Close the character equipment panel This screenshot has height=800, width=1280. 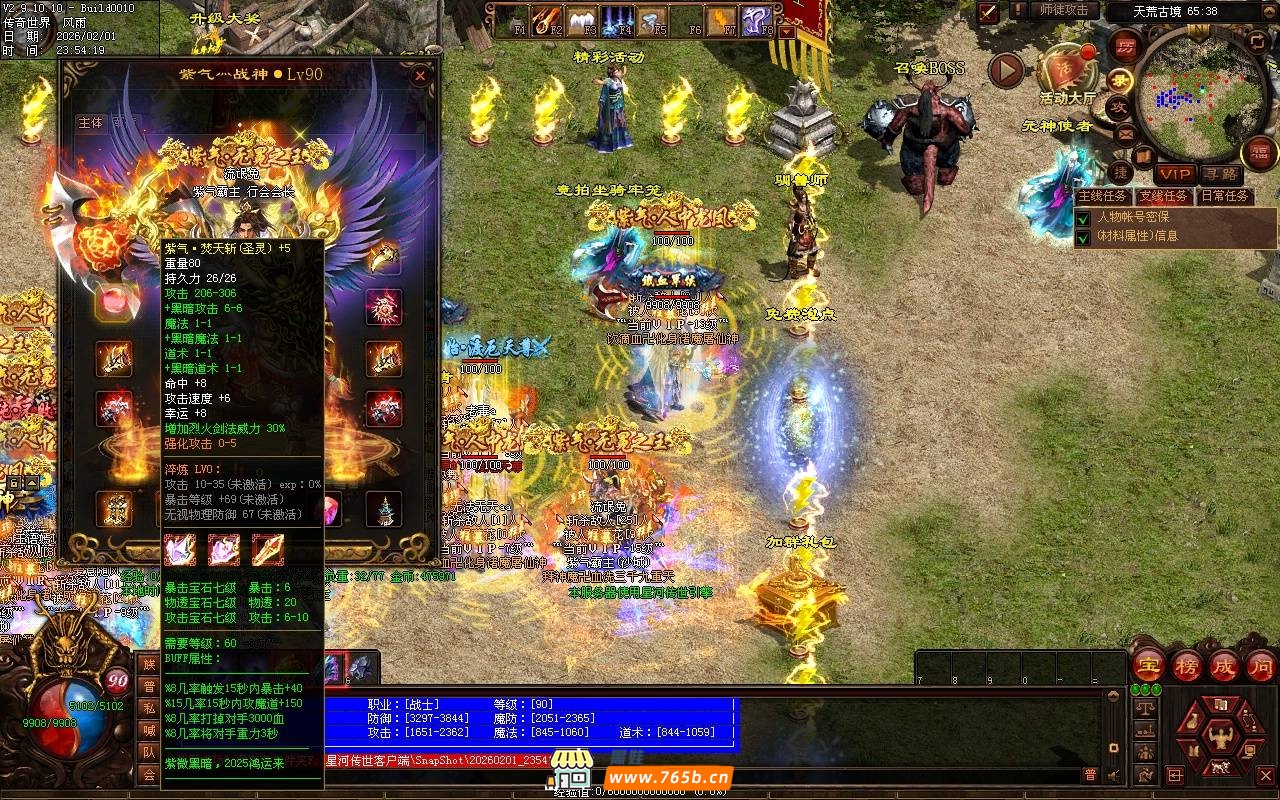tap(420, 75)
